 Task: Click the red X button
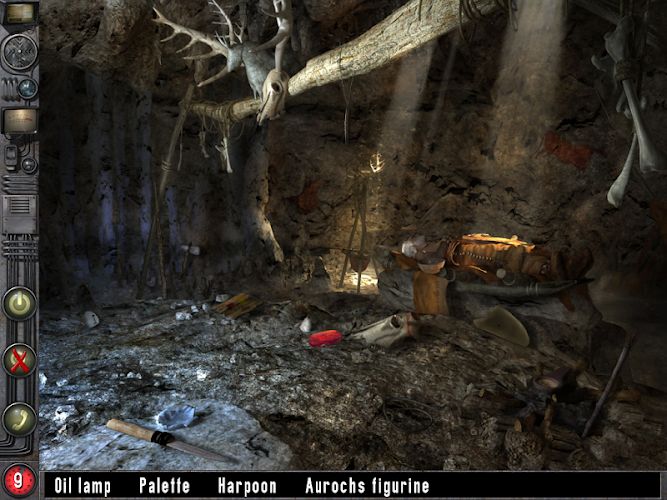click(x=19, y=360)
